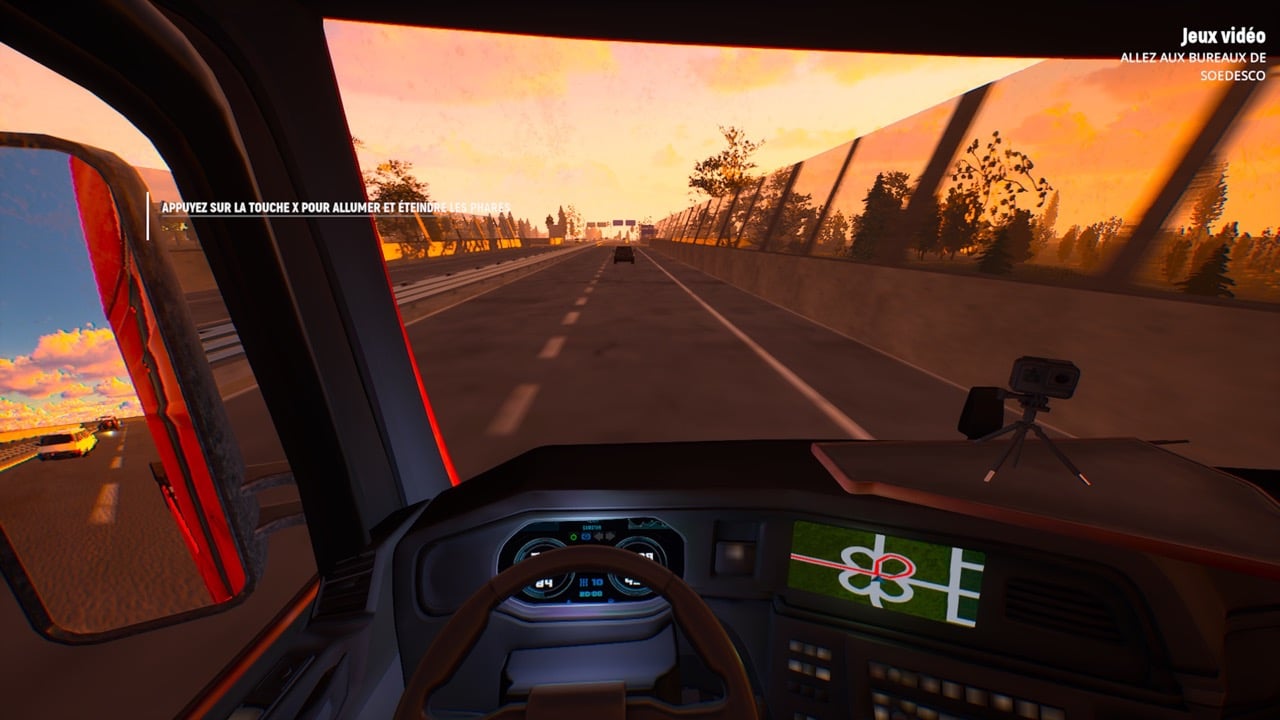Image resolution: width=1280 pixels, height=720 pixels.
Task: Click the right turn signal arrow indicator
Action: 611,536
